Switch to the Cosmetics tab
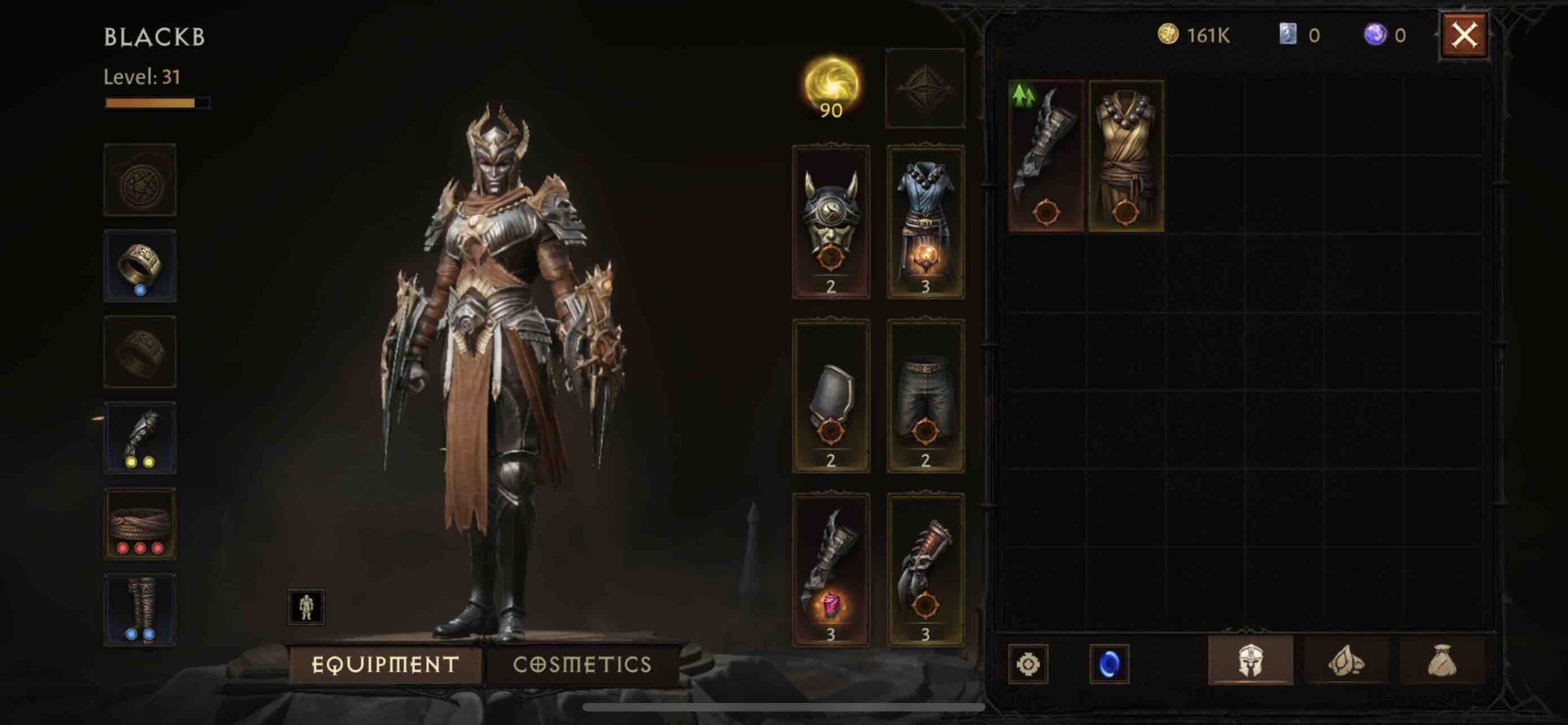This screenshot has height=725, width=1568. pos(582,663)
